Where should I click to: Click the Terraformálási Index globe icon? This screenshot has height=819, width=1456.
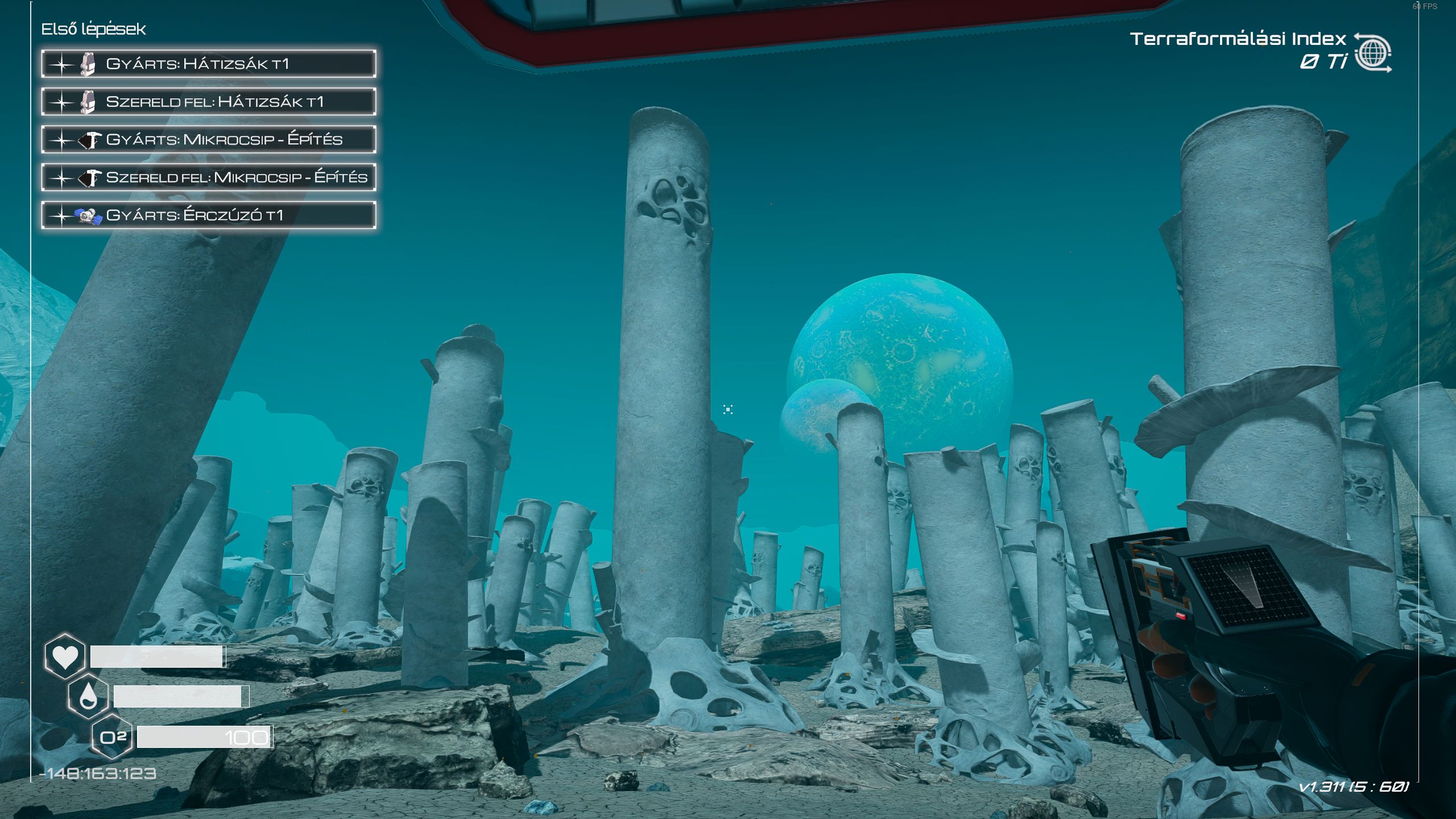click(1372, 53)
